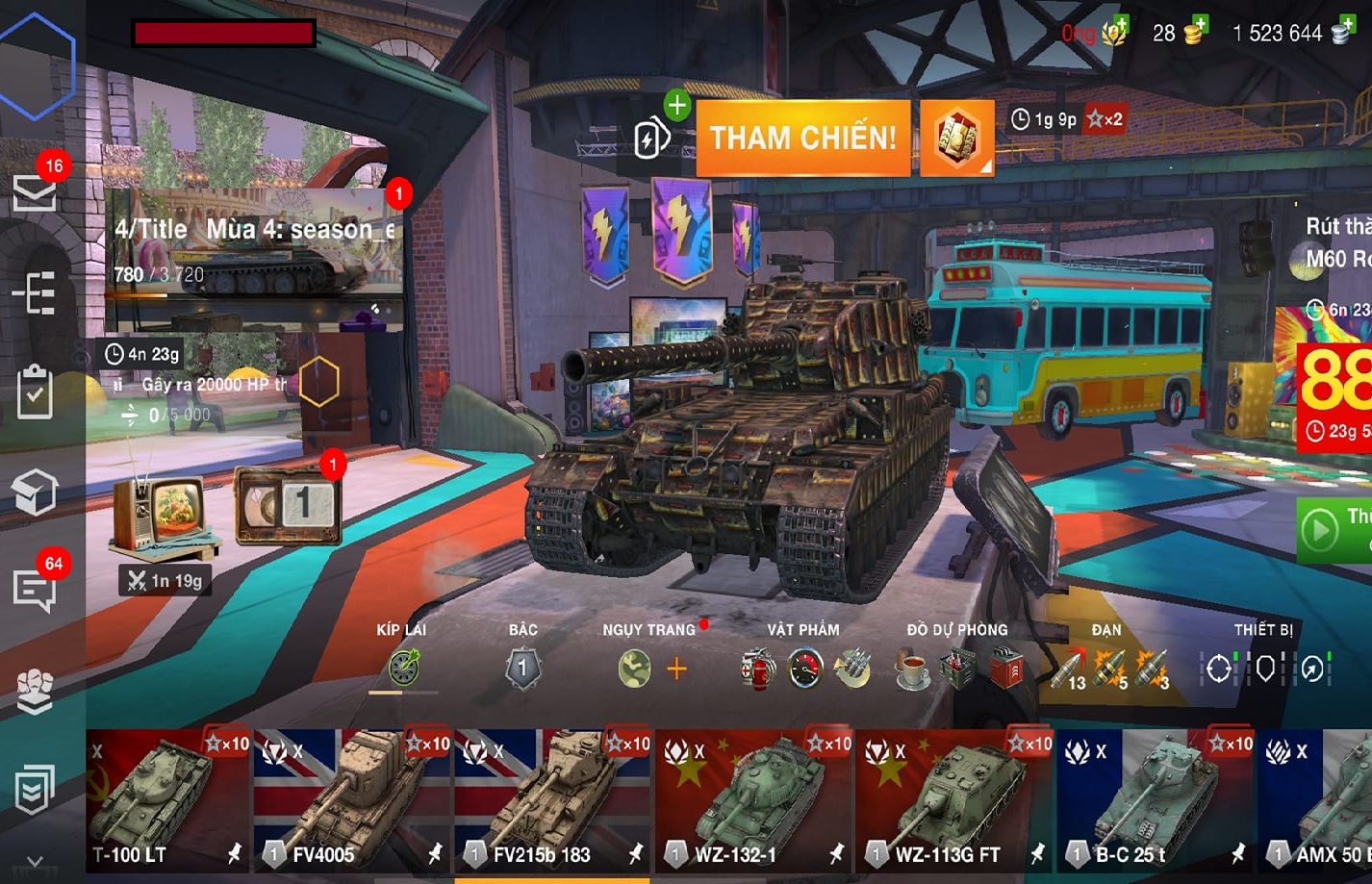Open the chat with 64 unread messages
This screenshot has height=884, width=1372.
(35, 589)
